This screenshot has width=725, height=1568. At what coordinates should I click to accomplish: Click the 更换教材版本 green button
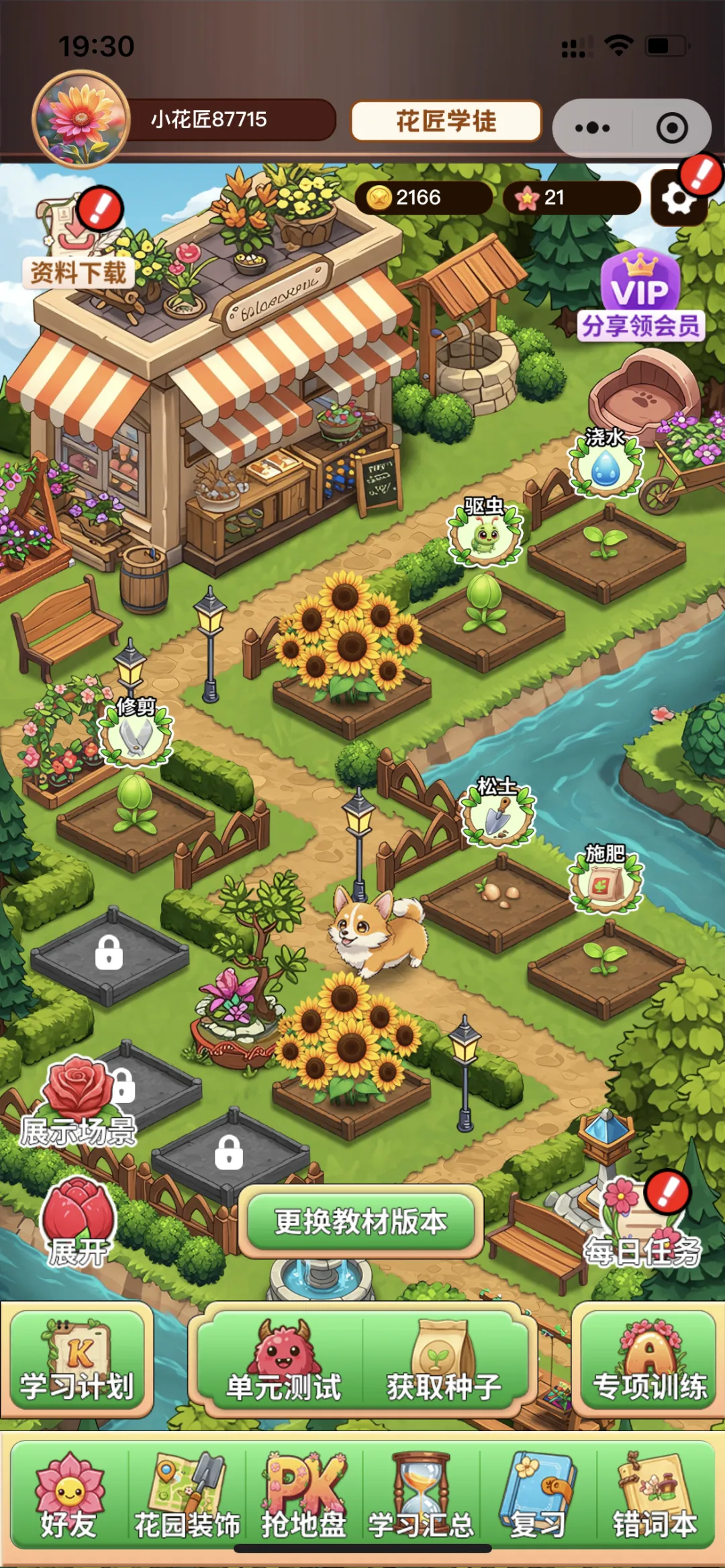361,1221
